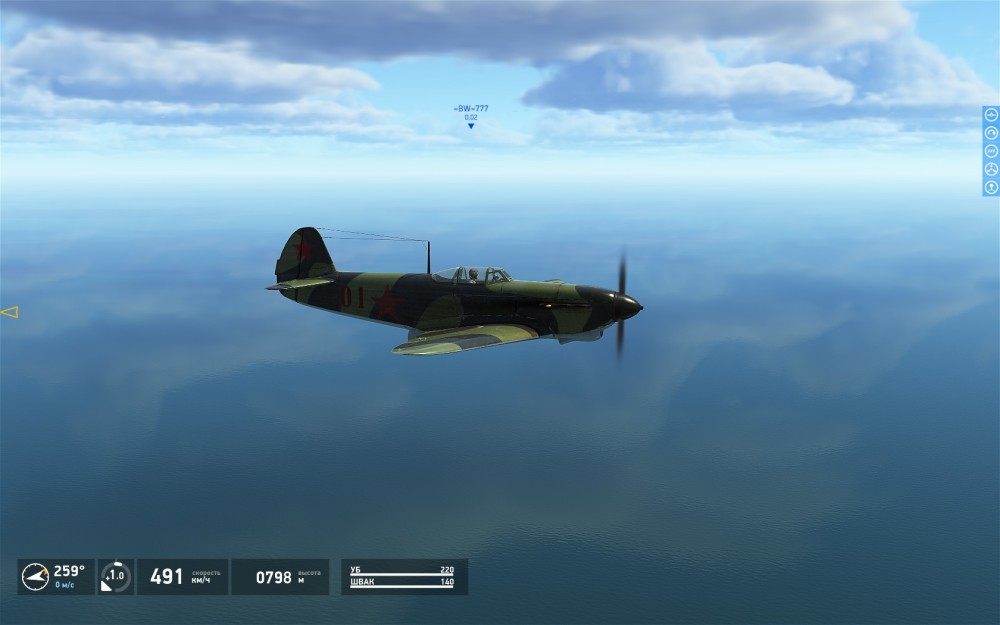Toggle the three-slash radiator icon
Screen dimensions: 1000x625
coord(991,151)
